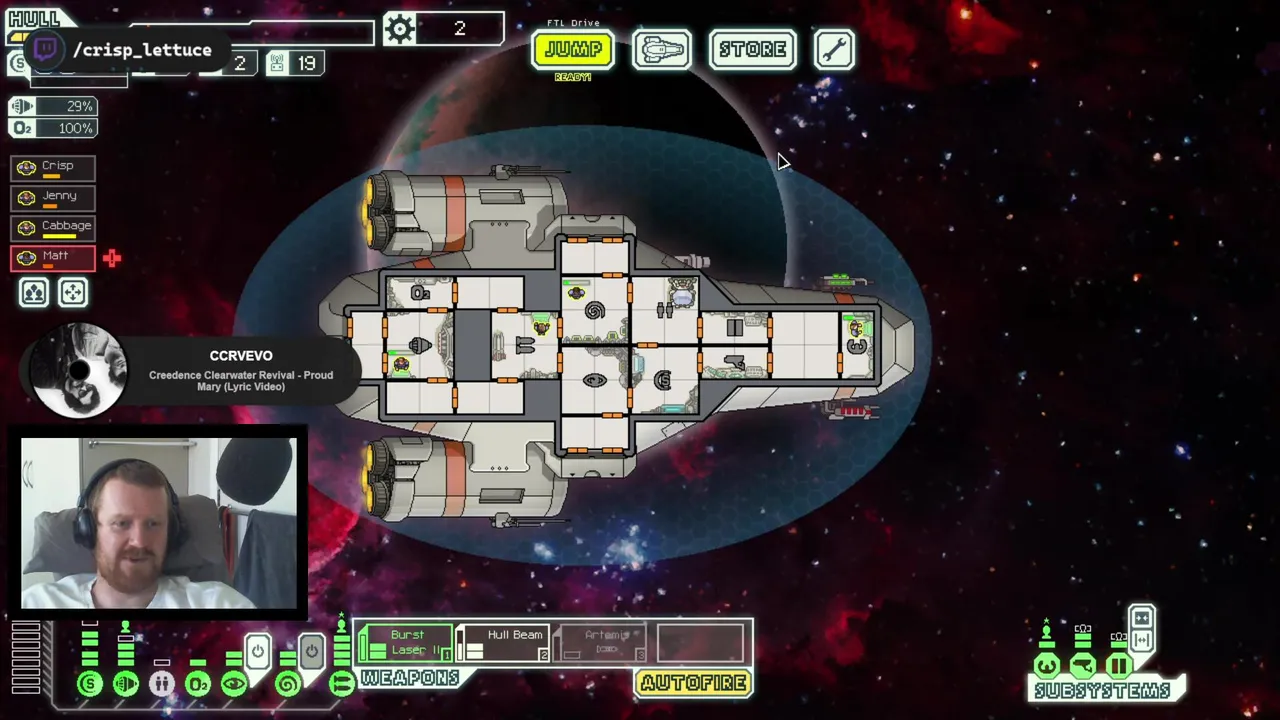Open the ship overview screen

point(661,49)
